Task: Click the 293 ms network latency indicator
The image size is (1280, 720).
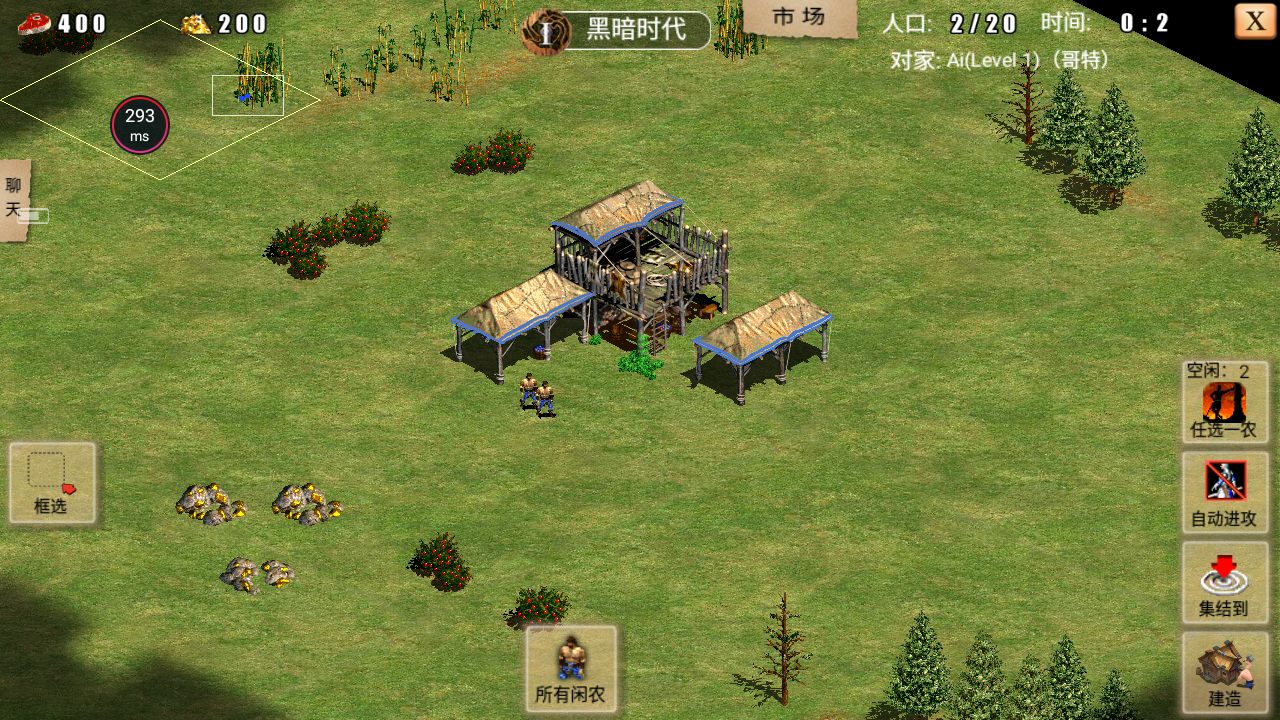Action: (139, 125)
